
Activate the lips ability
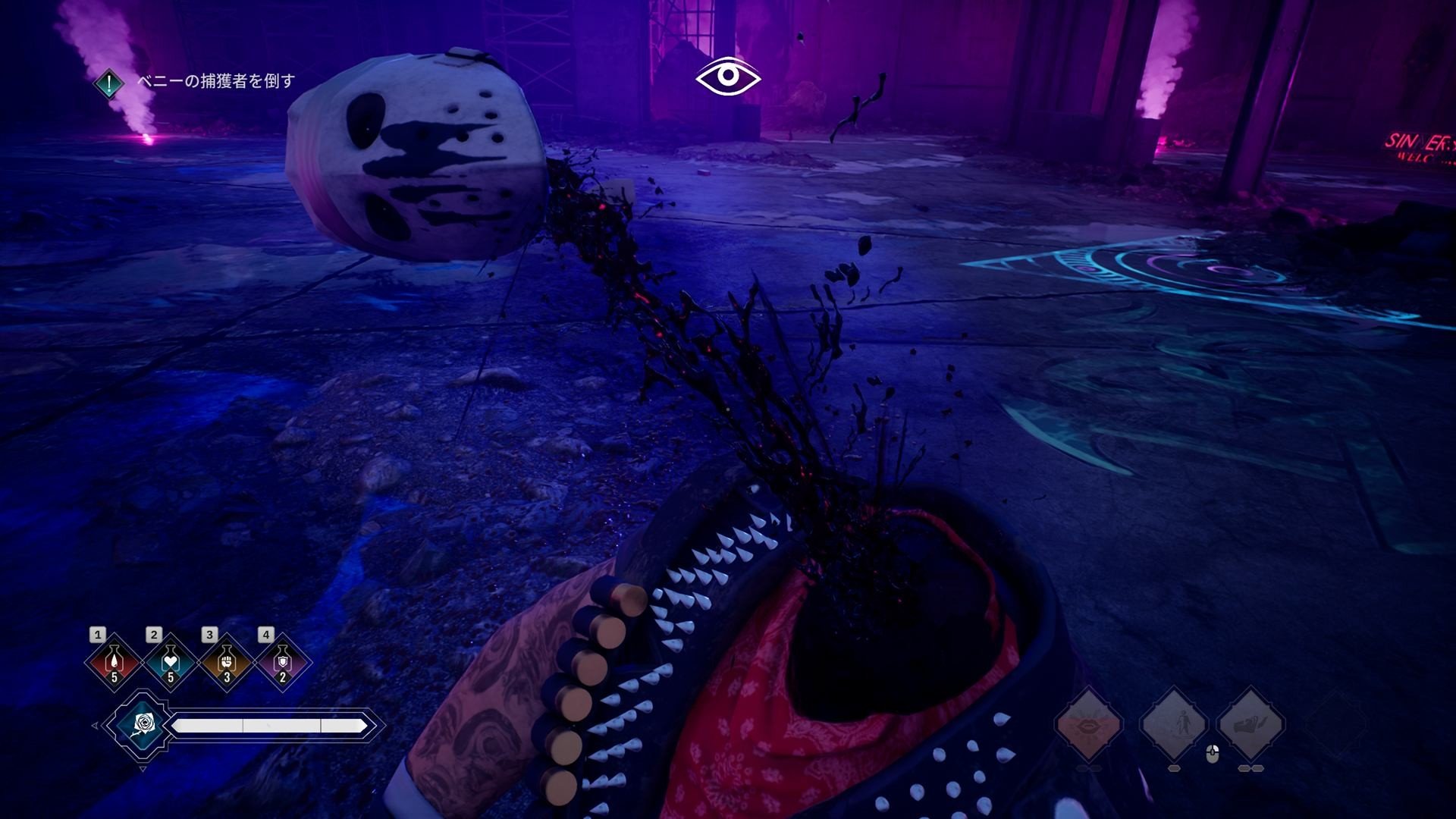[1089, 724]
